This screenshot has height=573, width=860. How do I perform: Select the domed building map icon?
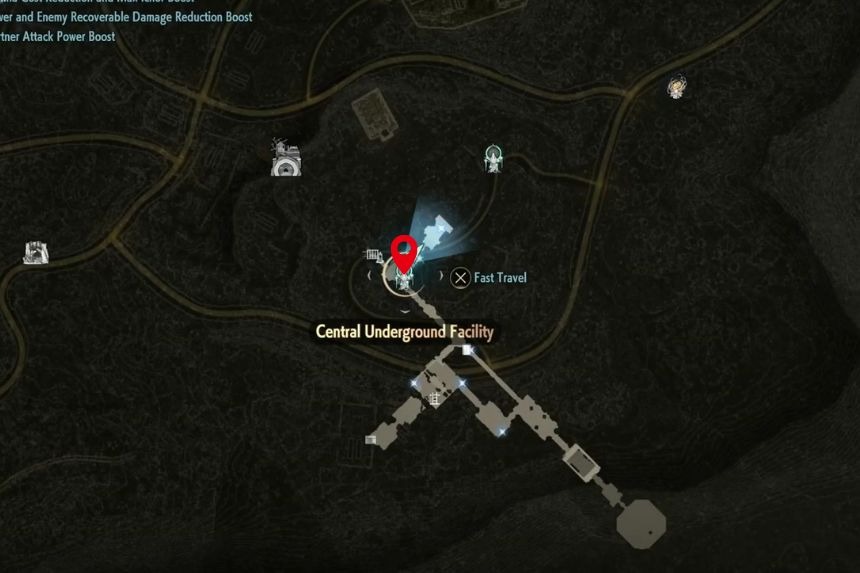pos(287,158)
